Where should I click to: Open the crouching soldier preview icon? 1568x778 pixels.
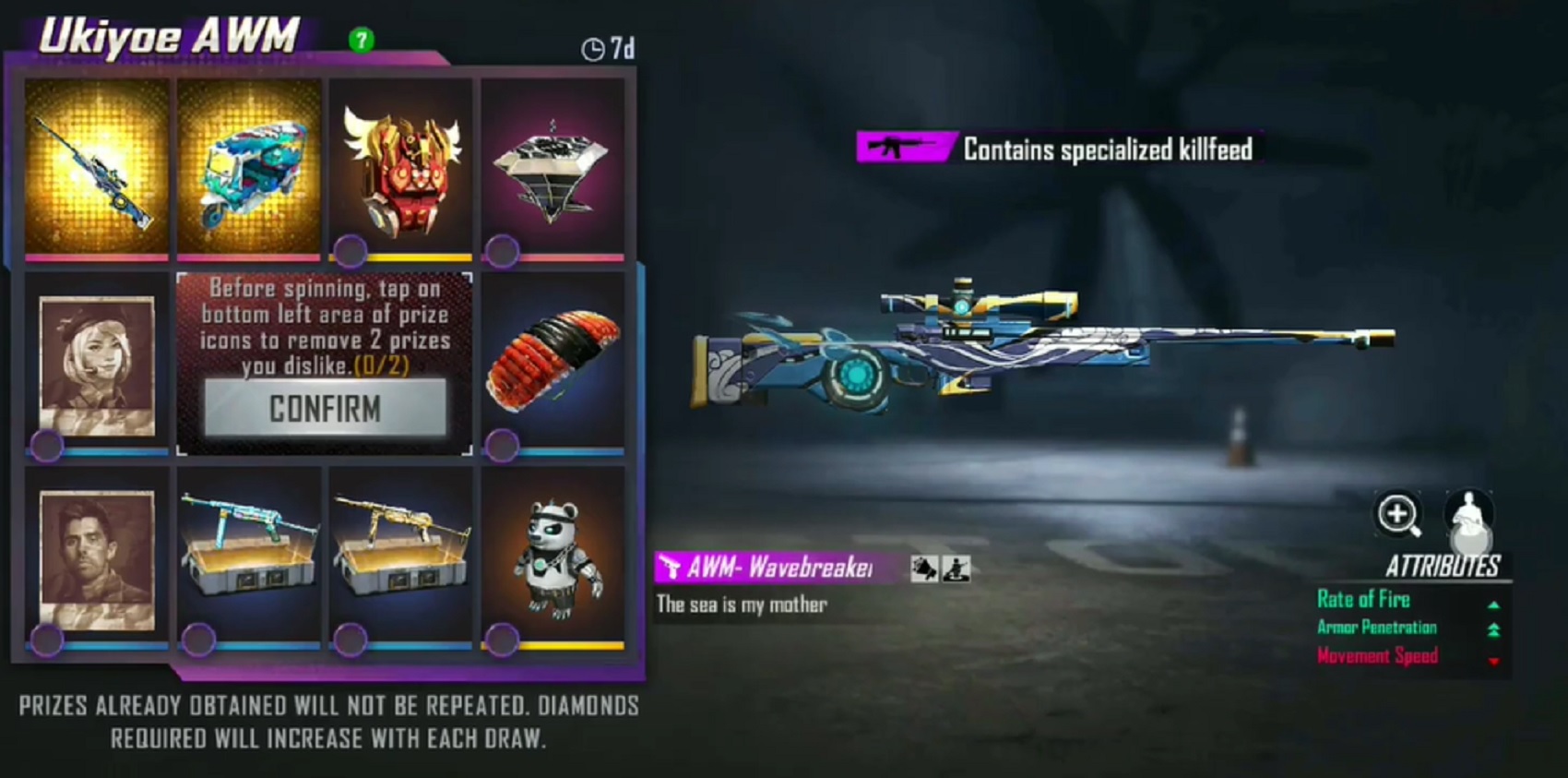tap(956, 569)
